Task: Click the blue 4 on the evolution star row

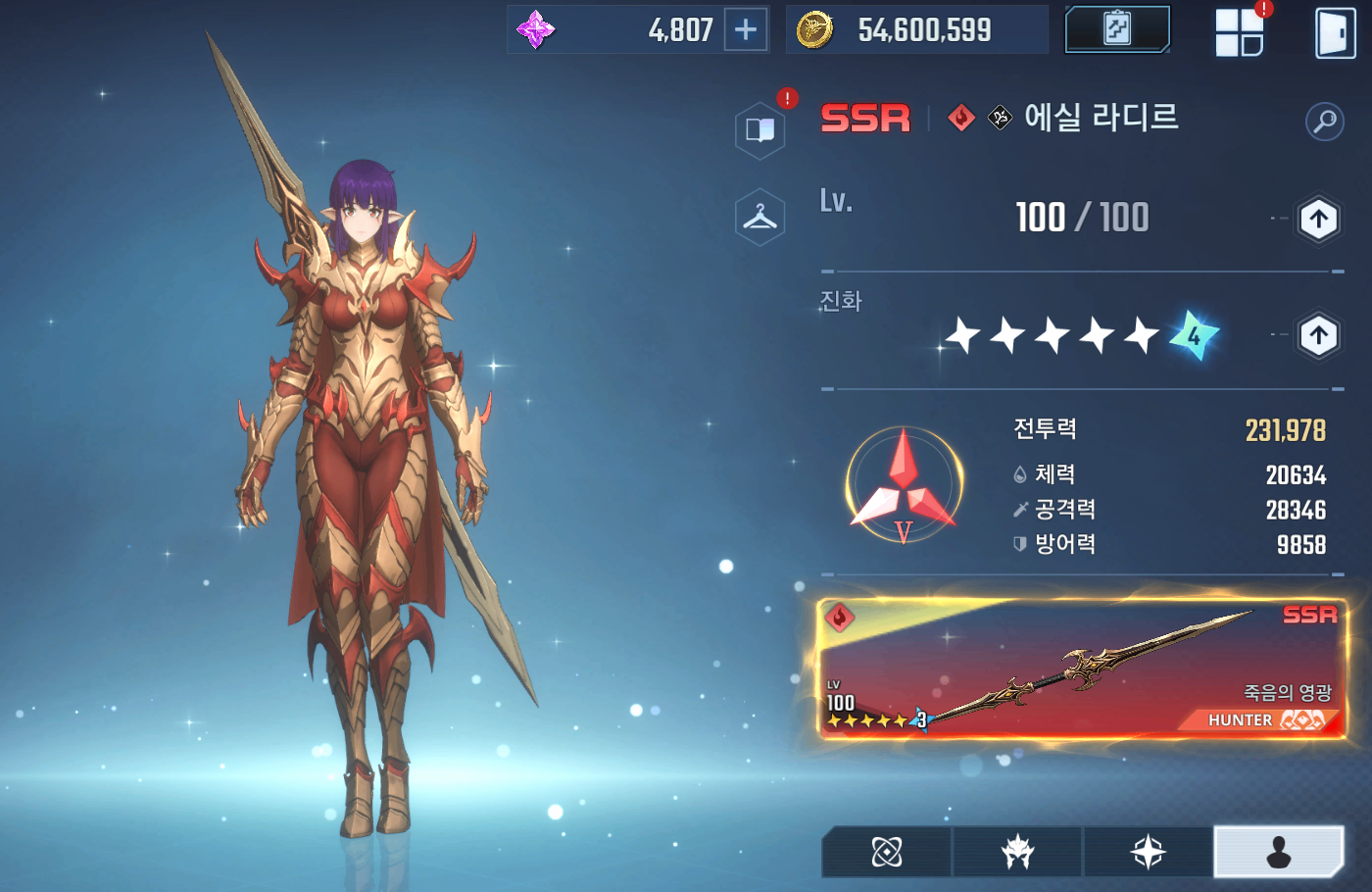Action: (1193, 336)
